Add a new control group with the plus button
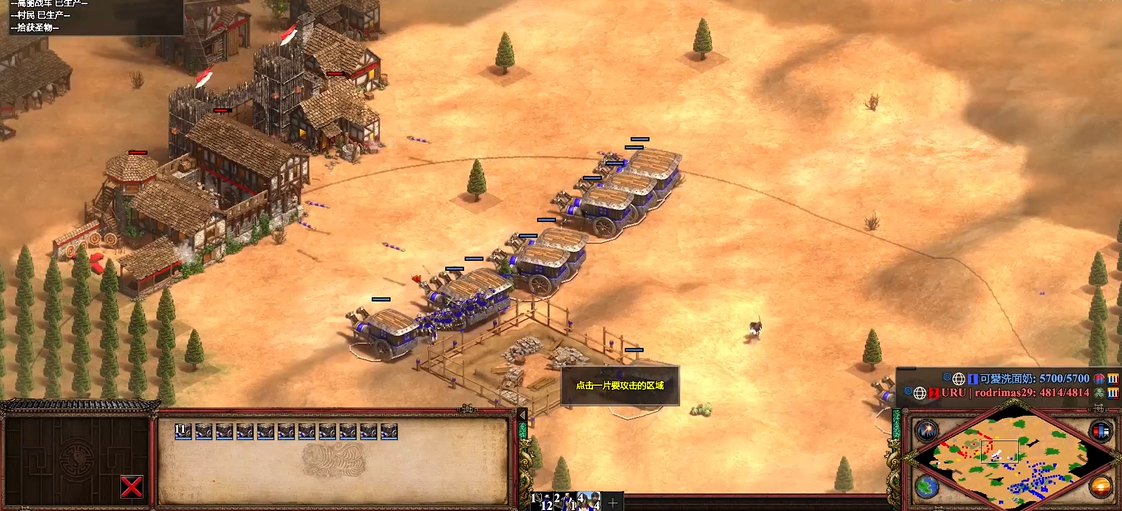 [x=613, y=502]
